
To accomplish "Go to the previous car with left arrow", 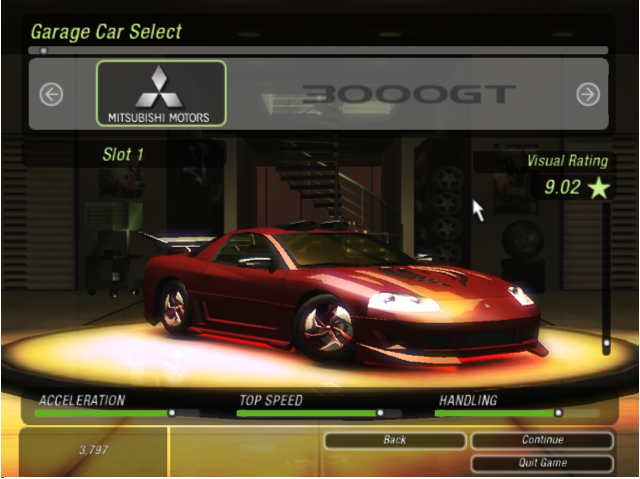I will pos(51,94).
